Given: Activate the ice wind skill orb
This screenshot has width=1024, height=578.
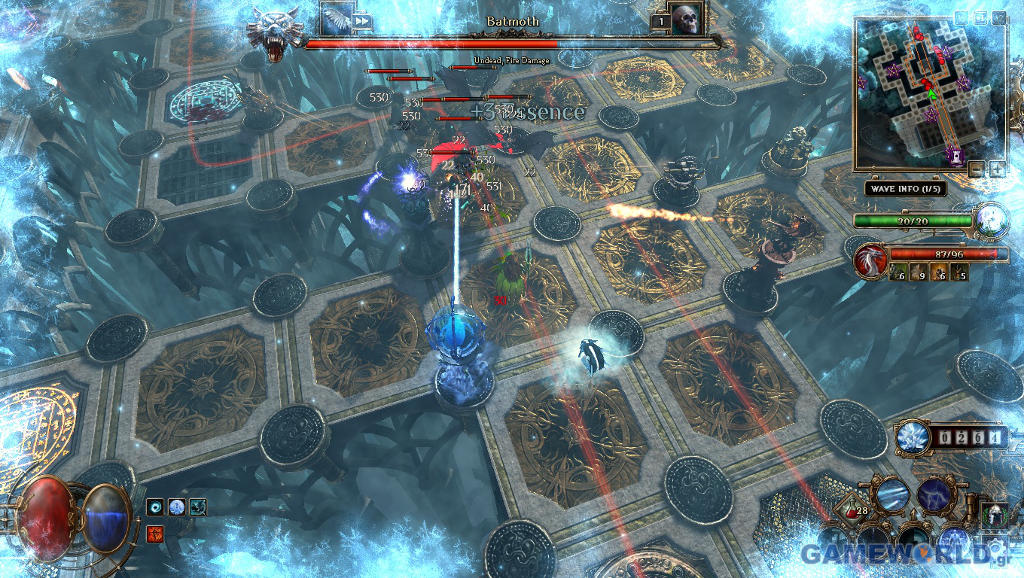Looking at the screenshot, I should click(x=891, y=494).
